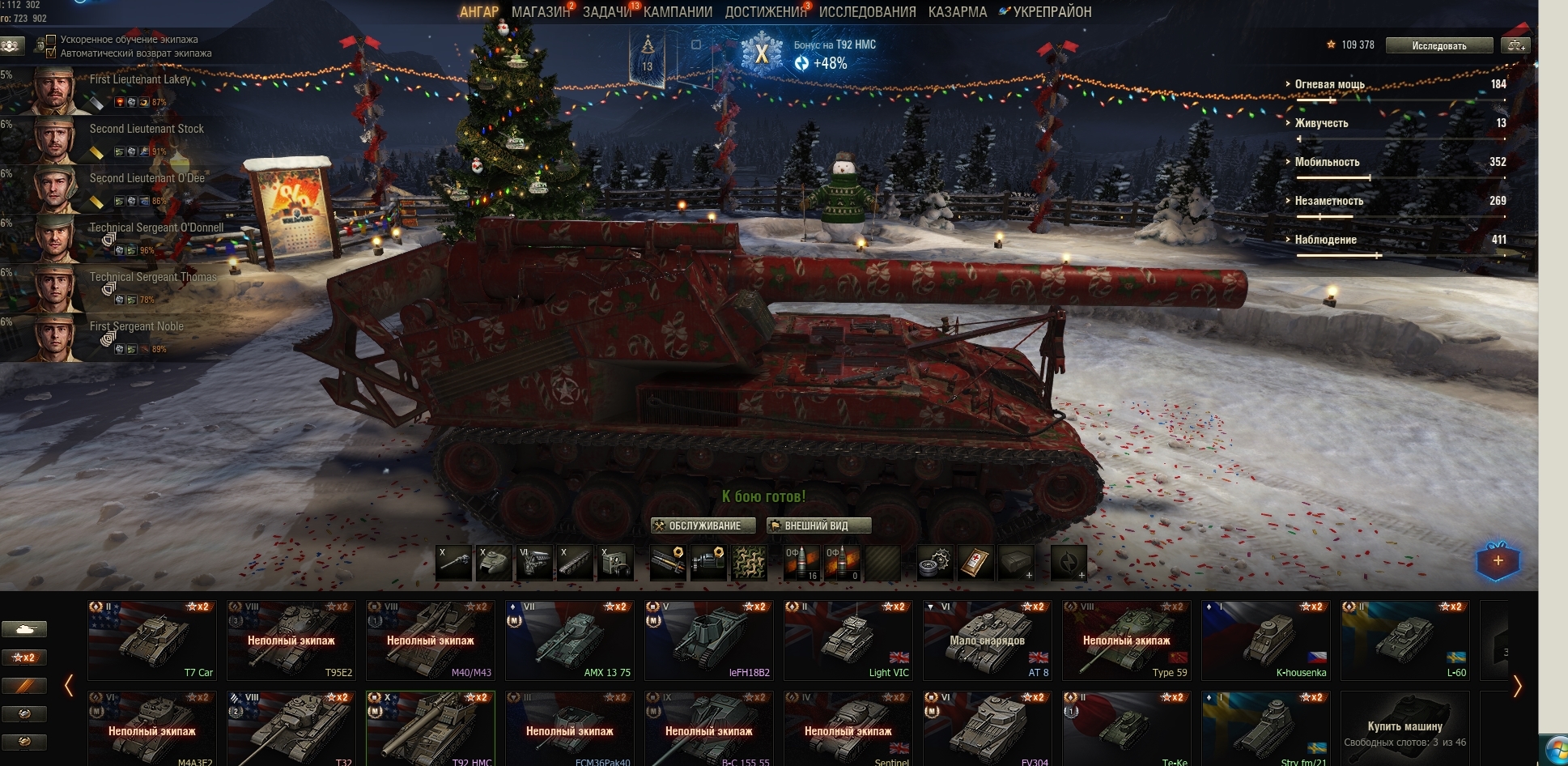Screen dimensions: 1568x766
Task: Toggle the Ускоренное обучение экипажа checkbox
Action: click(51, 40)
